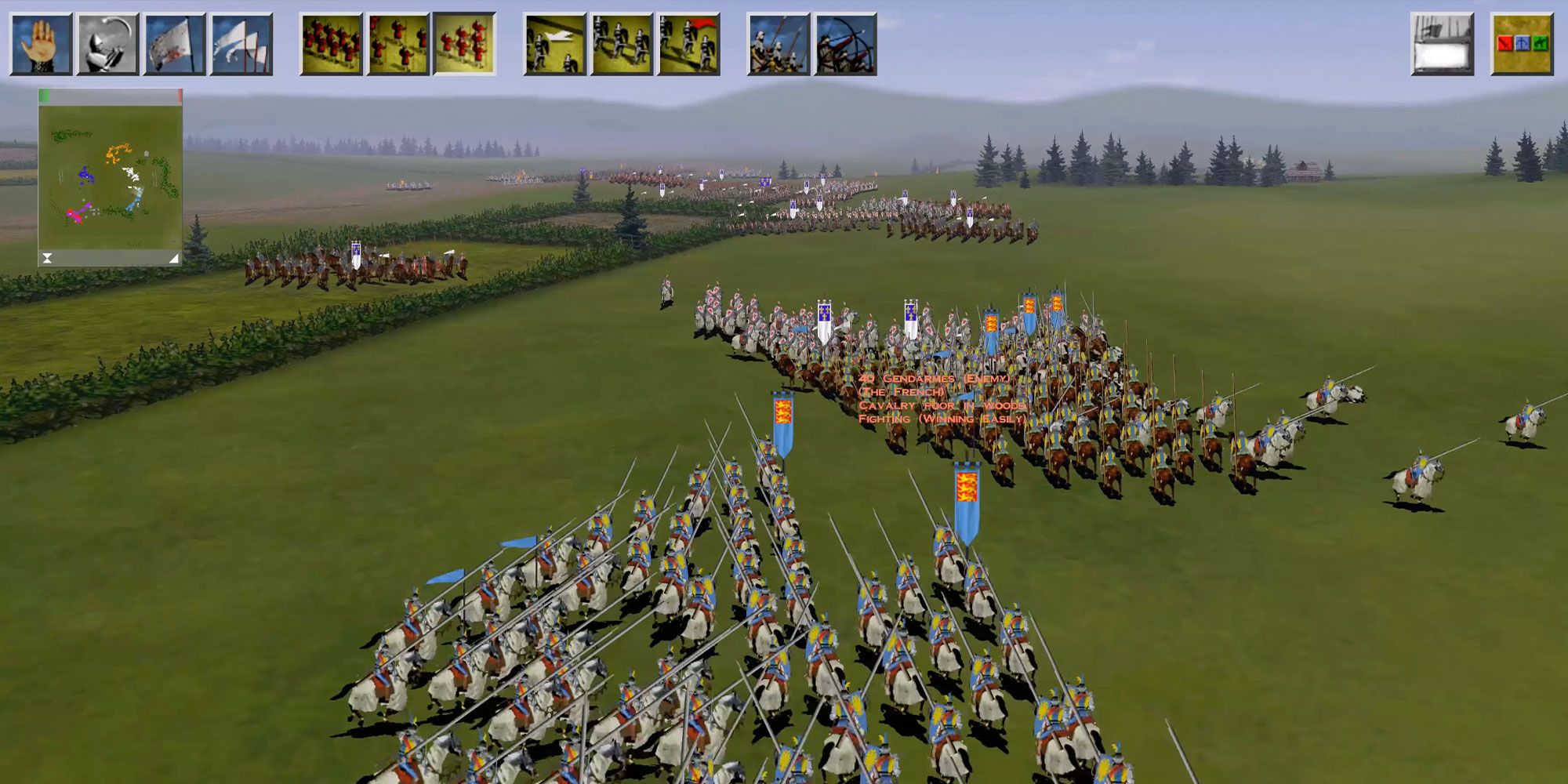Select the Halt hand icon
Screen dimensions: 1568x784
tap(43, 43)
